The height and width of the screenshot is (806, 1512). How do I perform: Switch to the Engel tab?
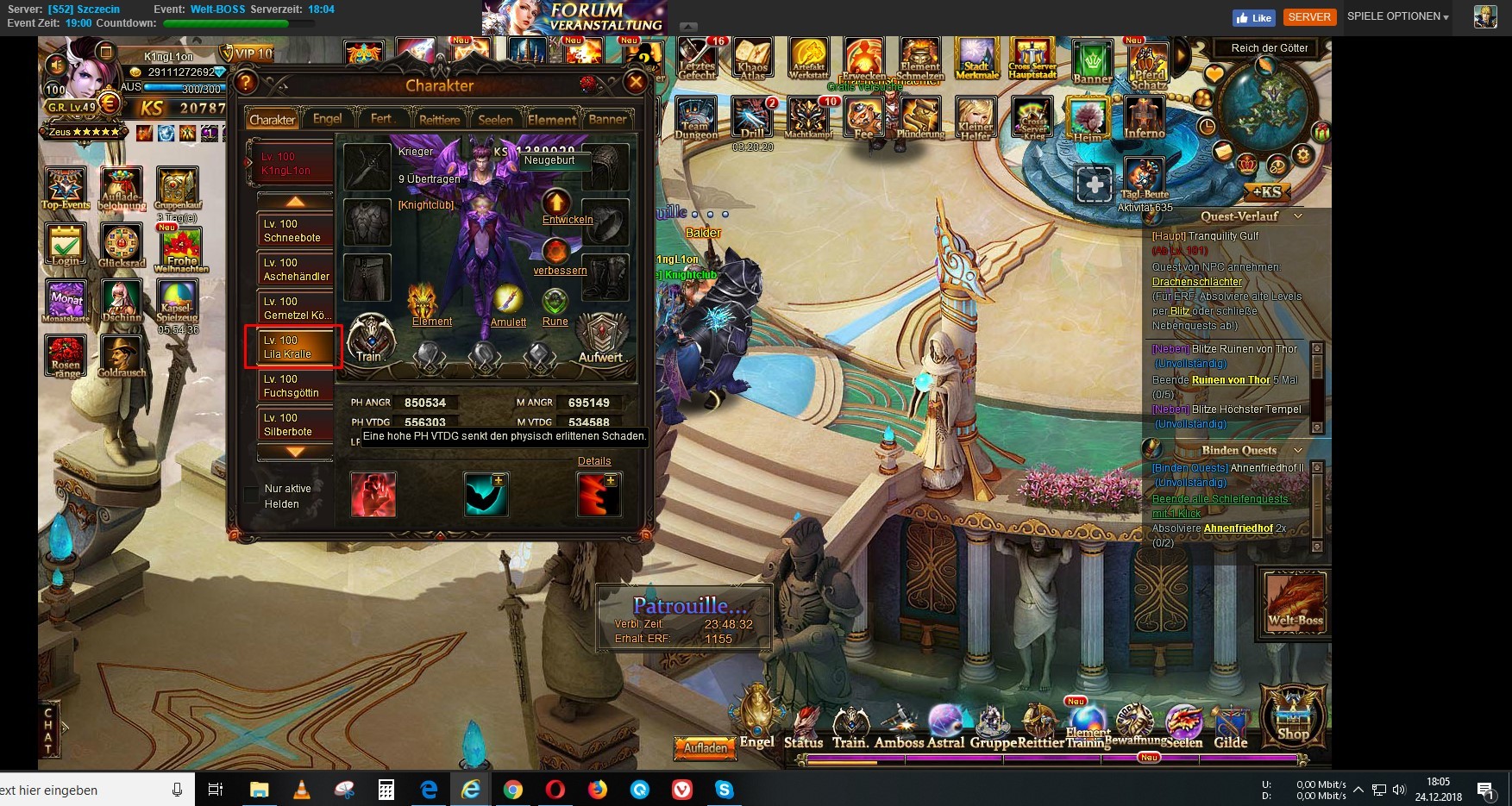[327, 119]
